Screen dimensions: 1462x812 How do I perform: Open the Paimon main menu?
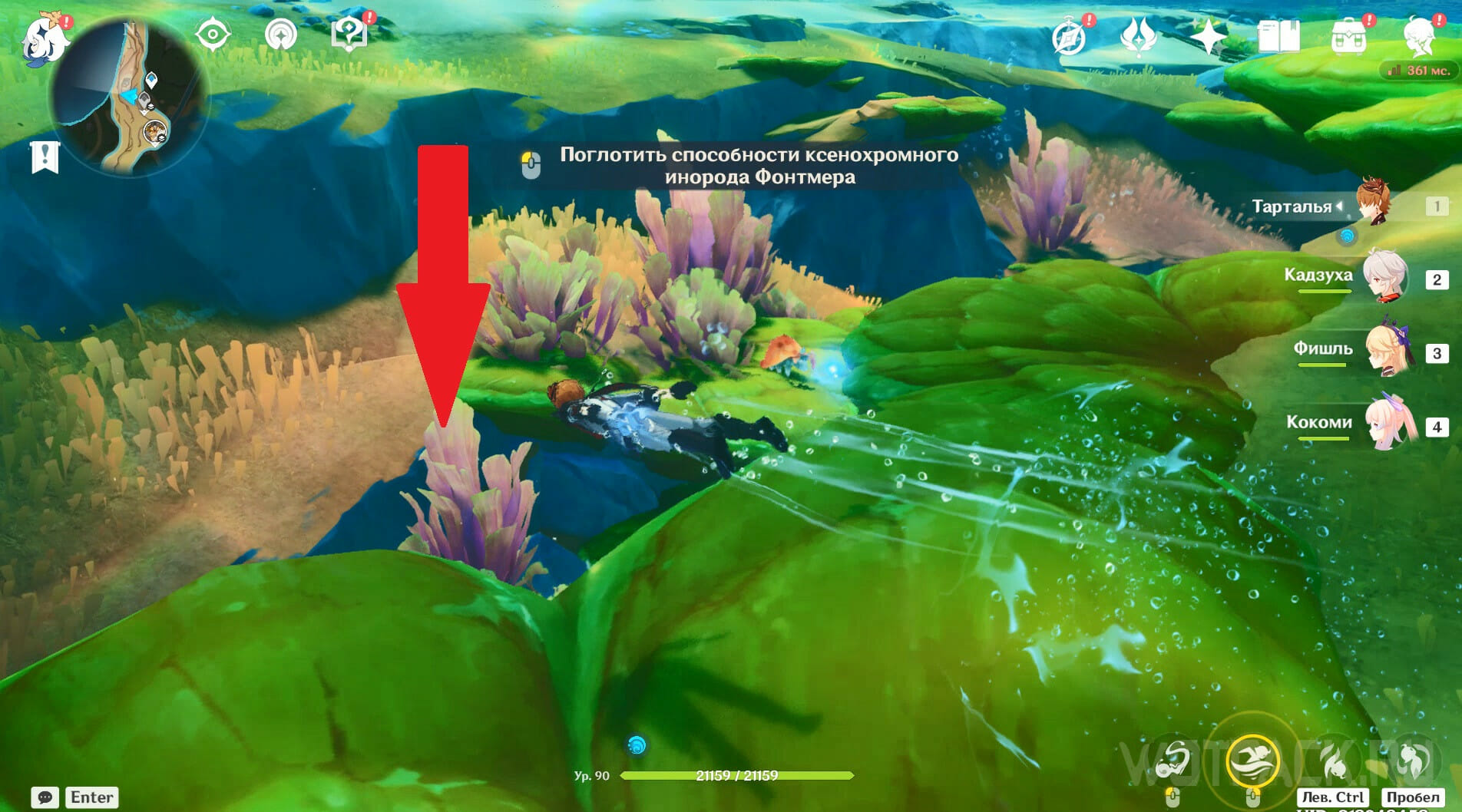[41, 37]
